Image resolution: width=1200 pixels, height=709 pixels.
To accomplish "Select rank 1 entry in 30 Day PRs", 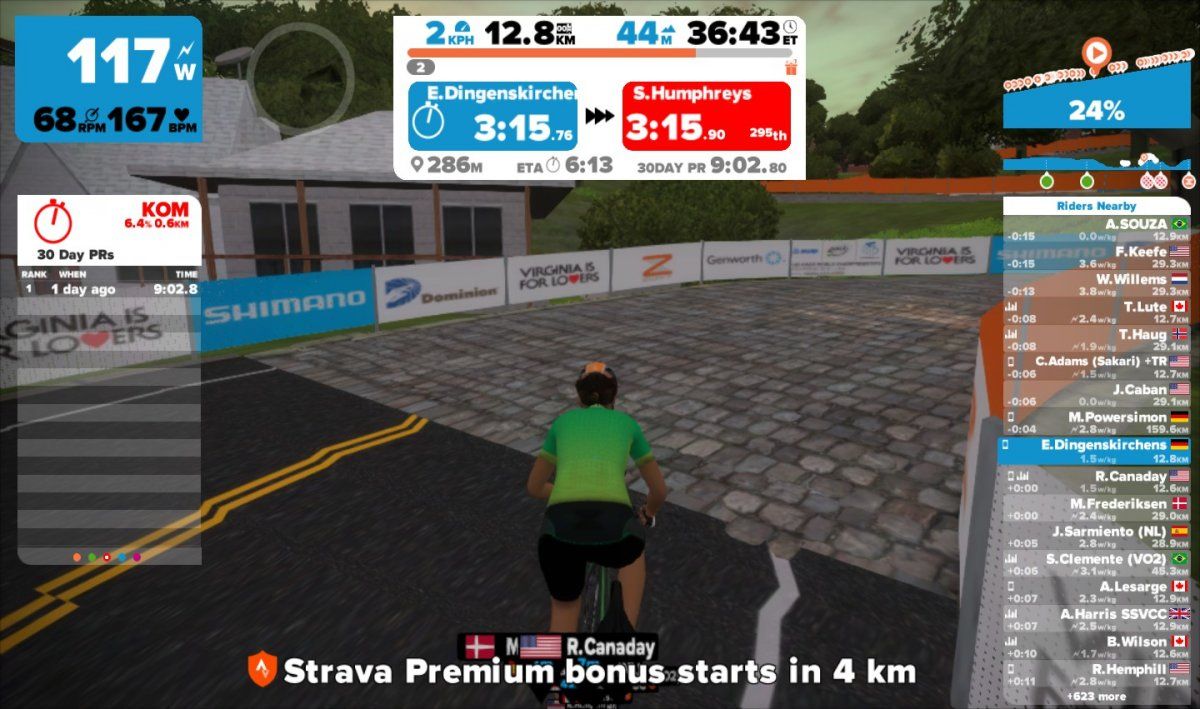I will click(x=109, y=289).
